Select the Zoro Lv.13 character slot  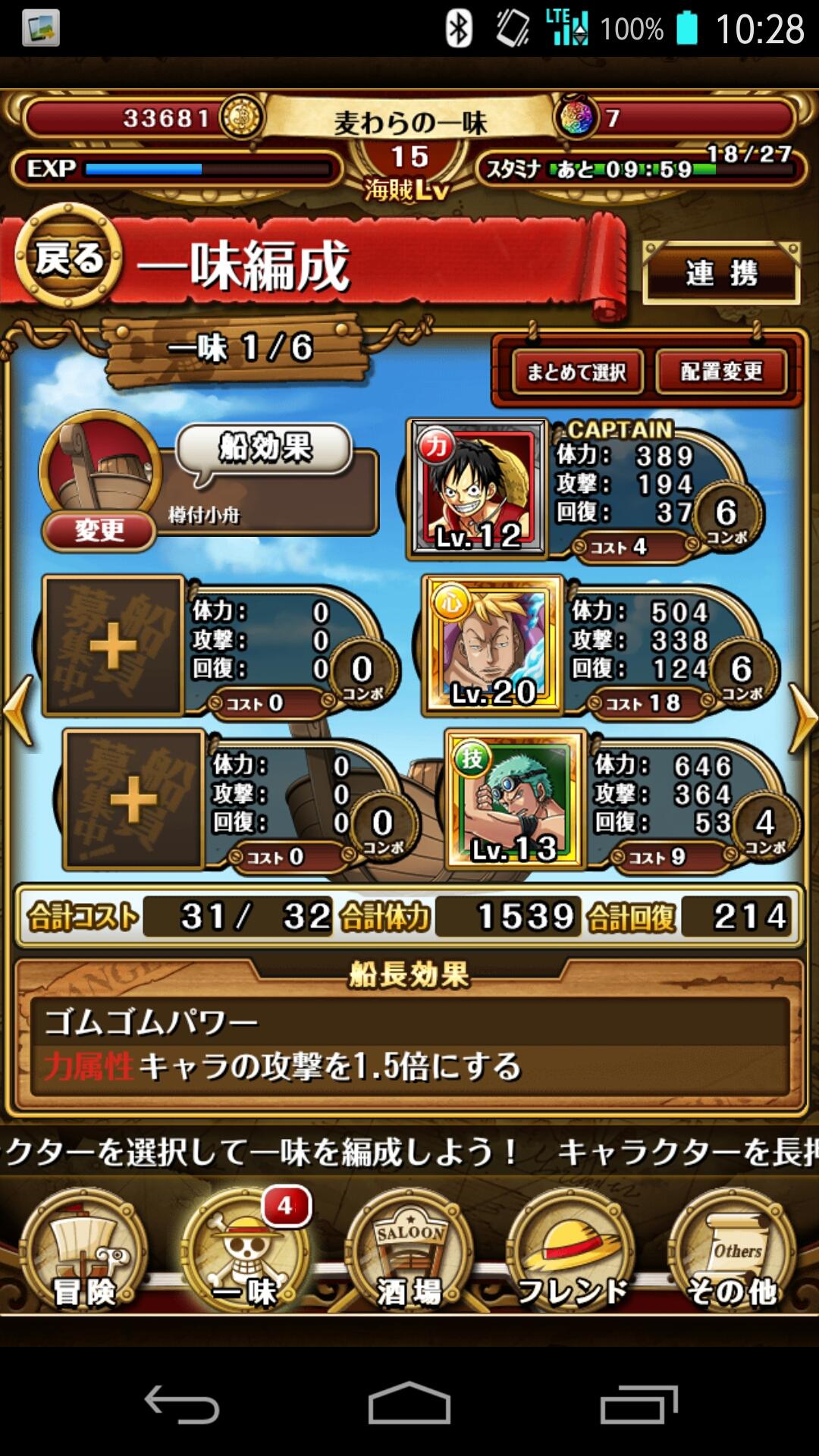pyautogui.click(x=515, y=799)
